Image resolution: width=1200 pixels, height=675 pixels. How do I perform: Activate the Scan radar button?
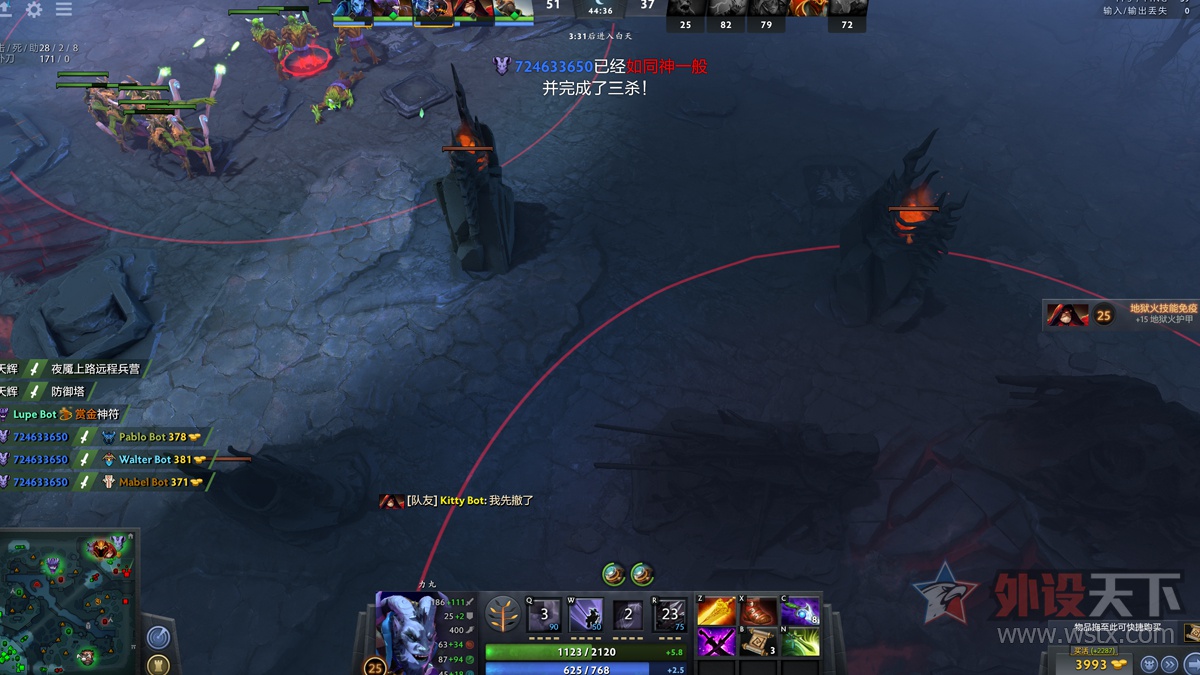click(x=158, y=636)
